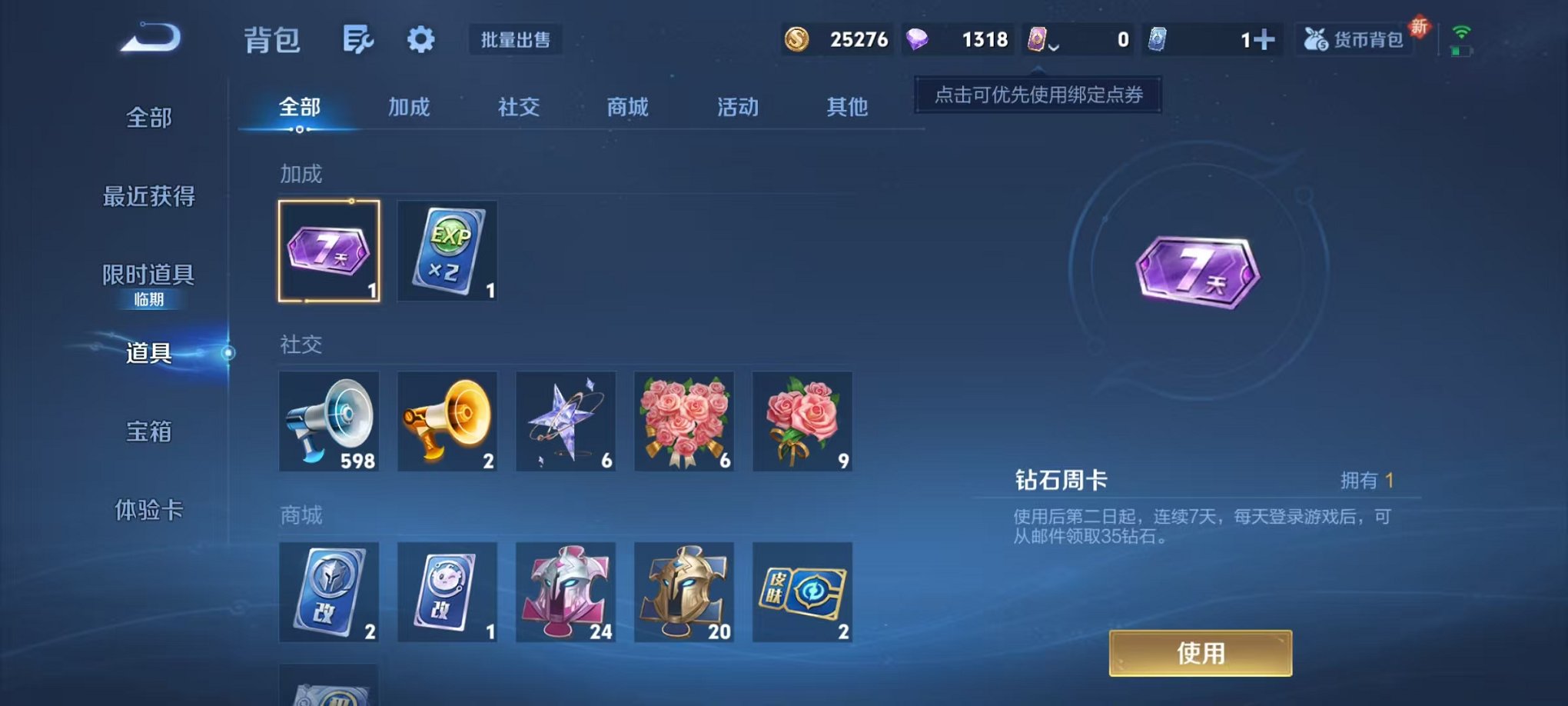Open the settings gear icon
Viewport: 1568px width, 706px height.
point(423,38)
